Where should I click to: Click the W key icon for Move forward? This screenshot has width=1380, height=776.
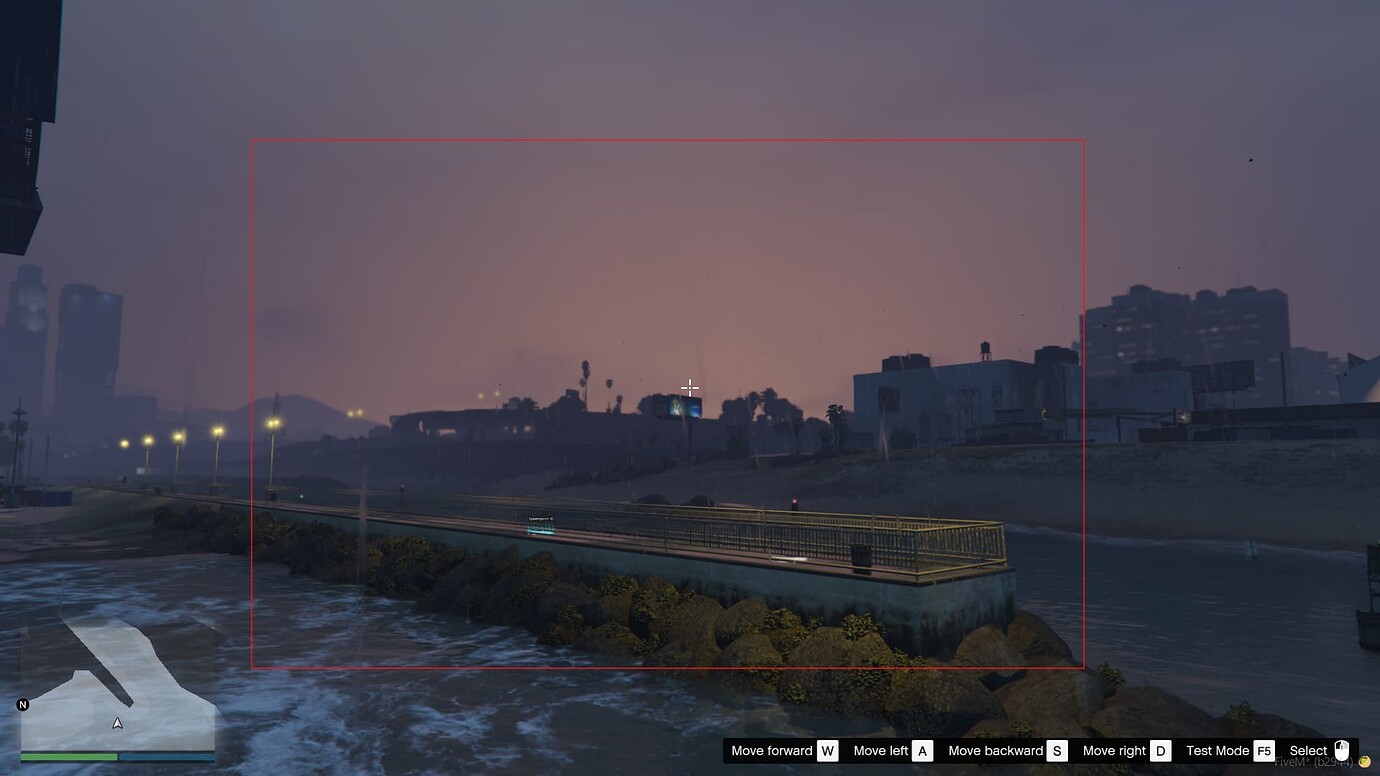coord(826,750)
